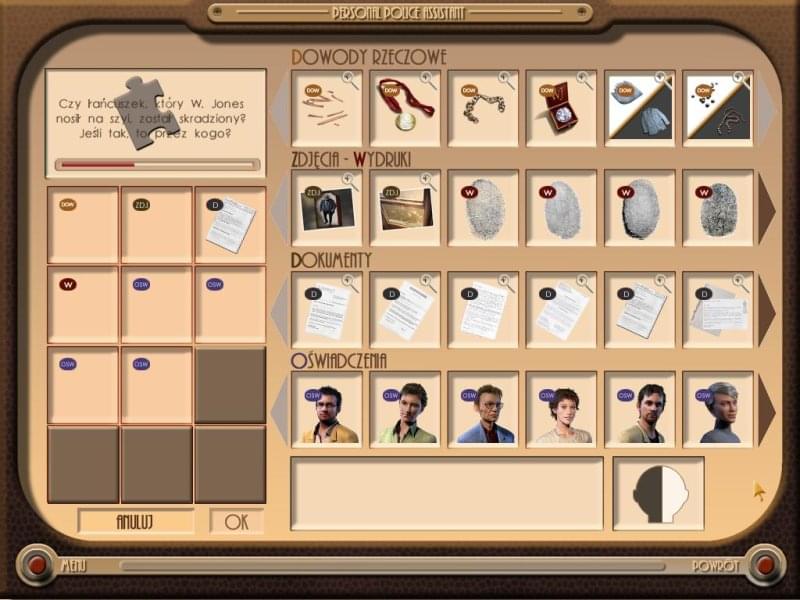Select the statement of the man in yellow jacket

click(x=327, y=409)
